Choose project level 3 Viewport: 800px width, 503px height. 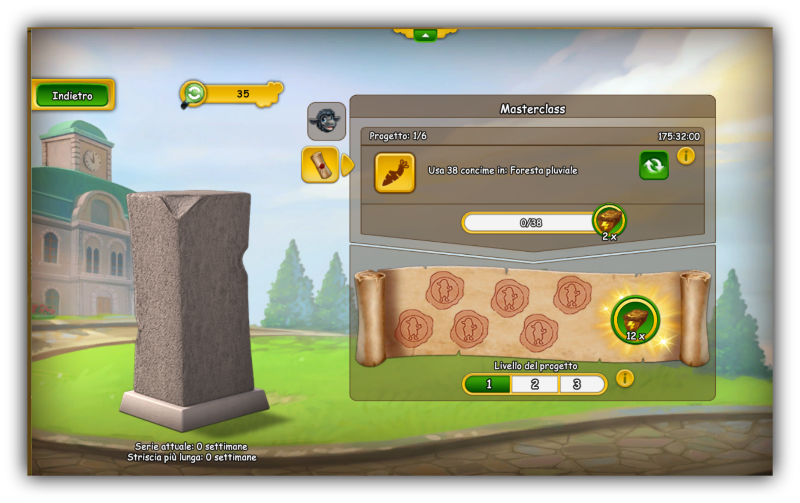[x=580, y=384]
